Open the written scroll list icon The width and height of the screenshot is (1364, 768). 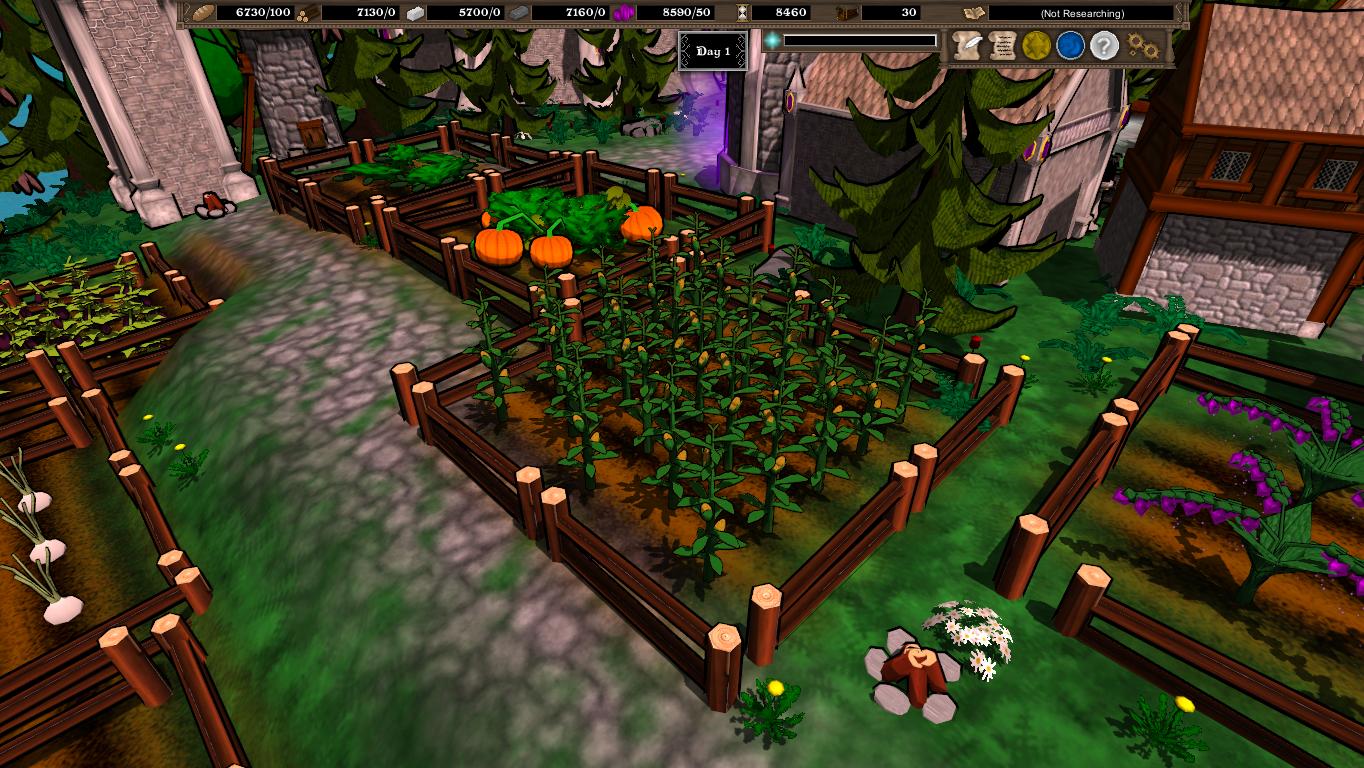1002,44
